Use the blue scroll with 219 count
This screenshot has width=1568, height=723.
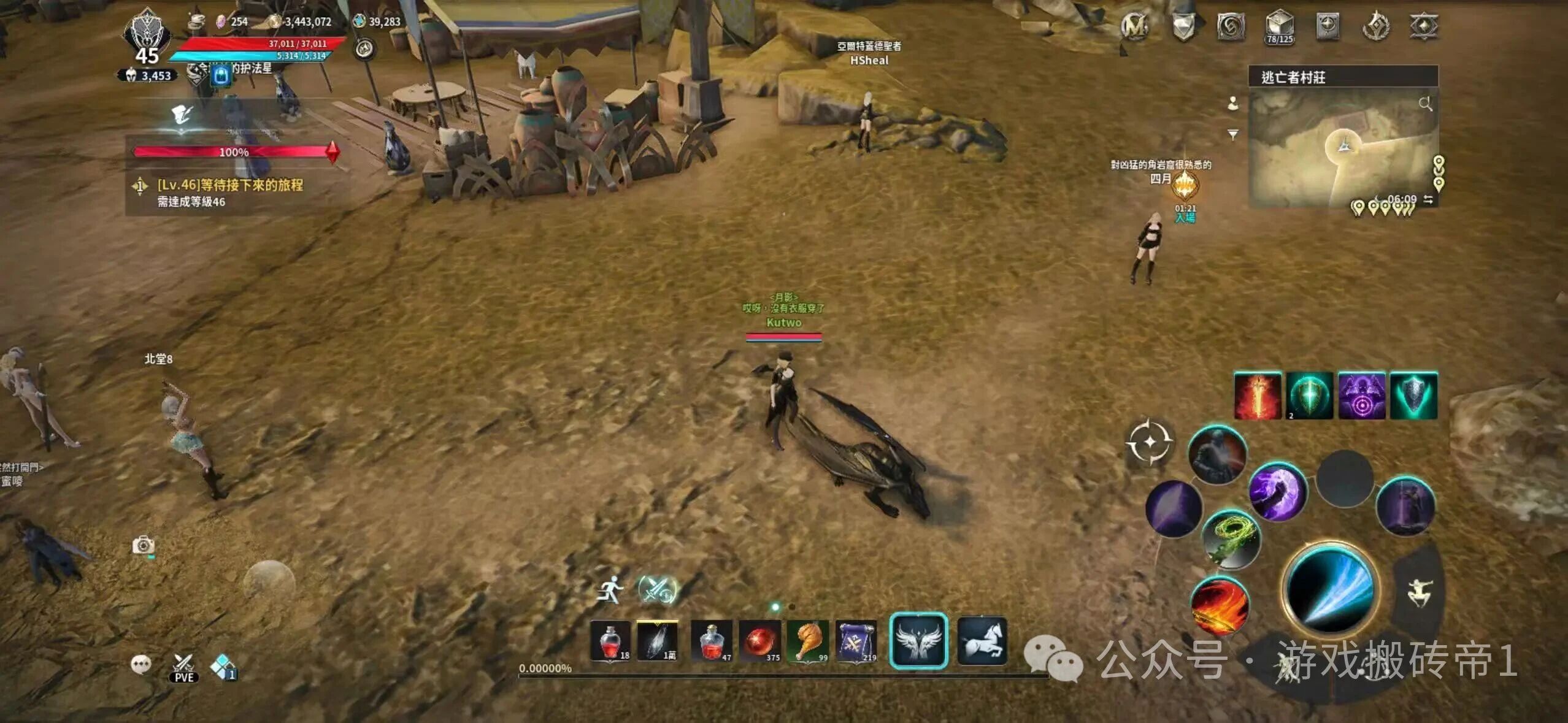[x=856, y=641]
